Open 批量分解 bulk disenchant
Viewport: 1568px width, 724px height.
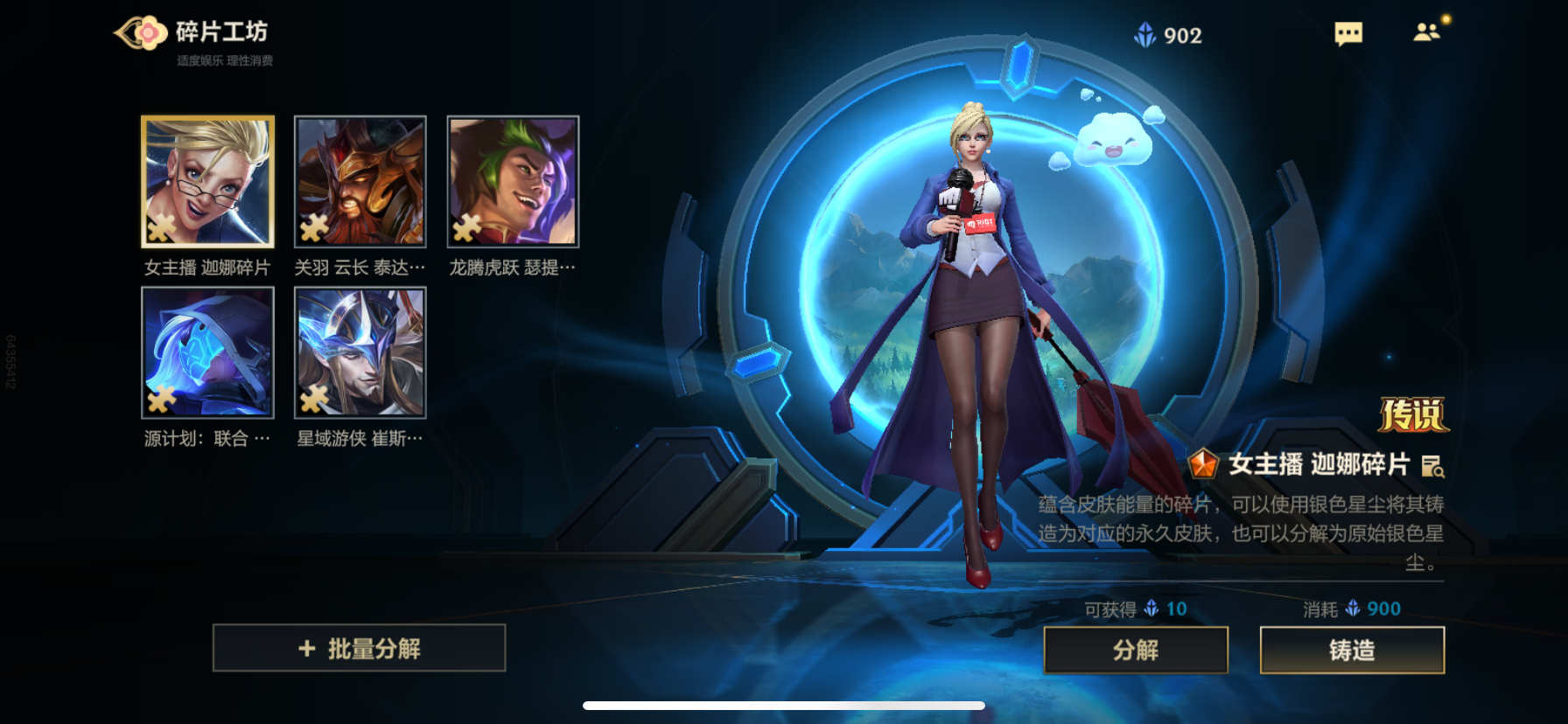click(x=359, y=648)
